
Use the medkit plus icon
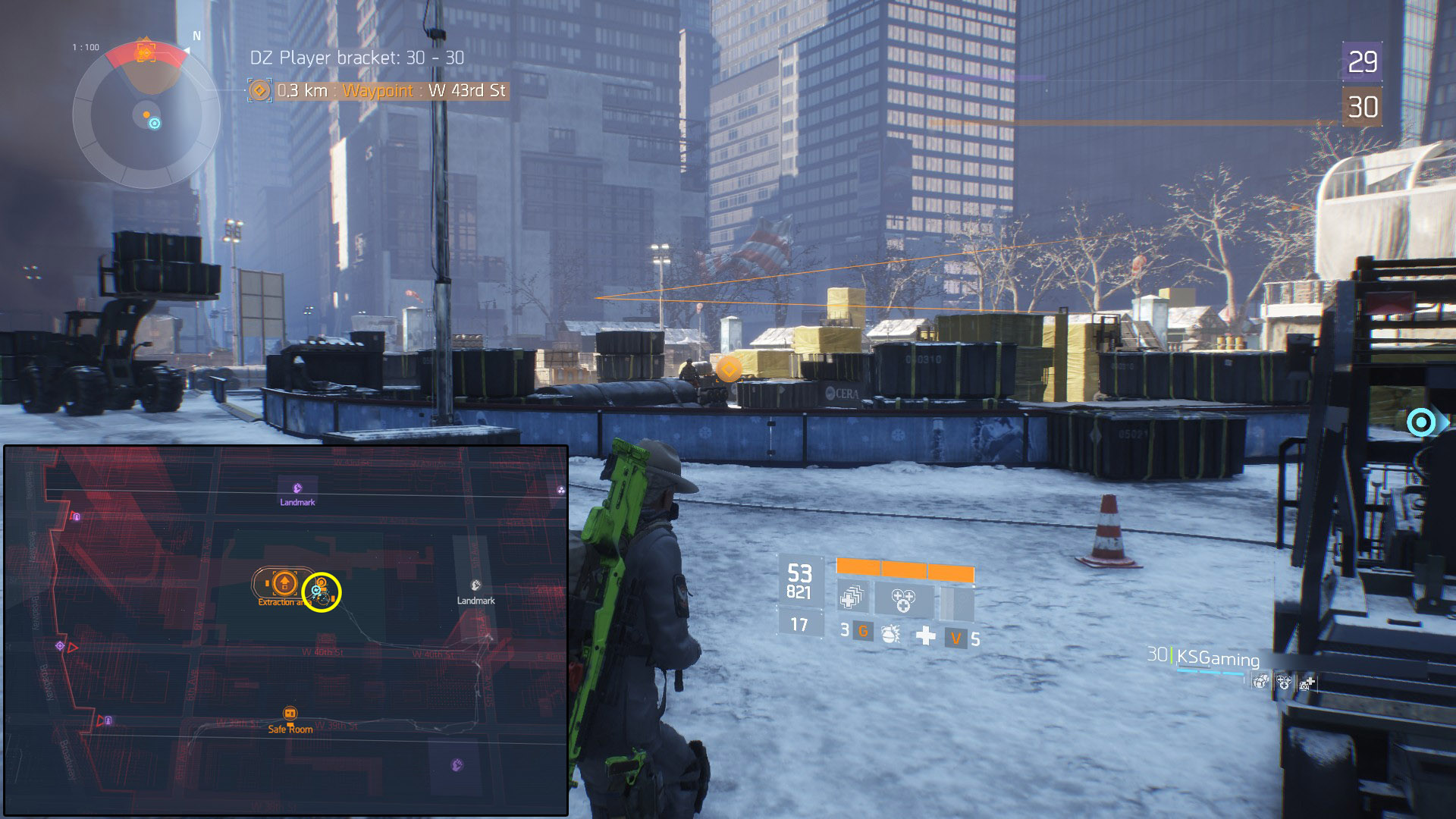click(925, 635)
